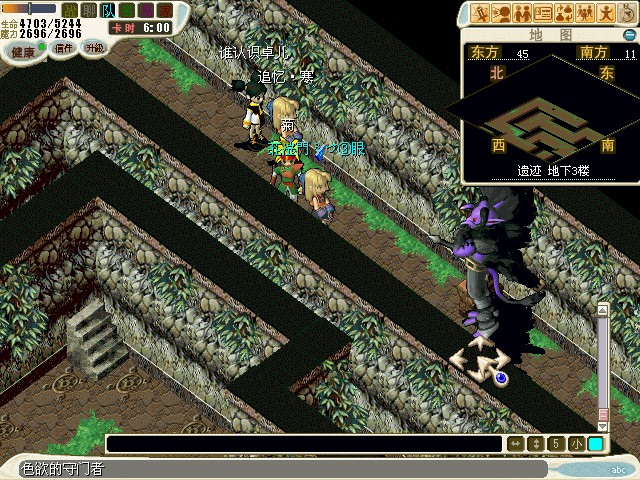Toggle the 队 team mode switch

pyautogui.click(x=108, y=10)
